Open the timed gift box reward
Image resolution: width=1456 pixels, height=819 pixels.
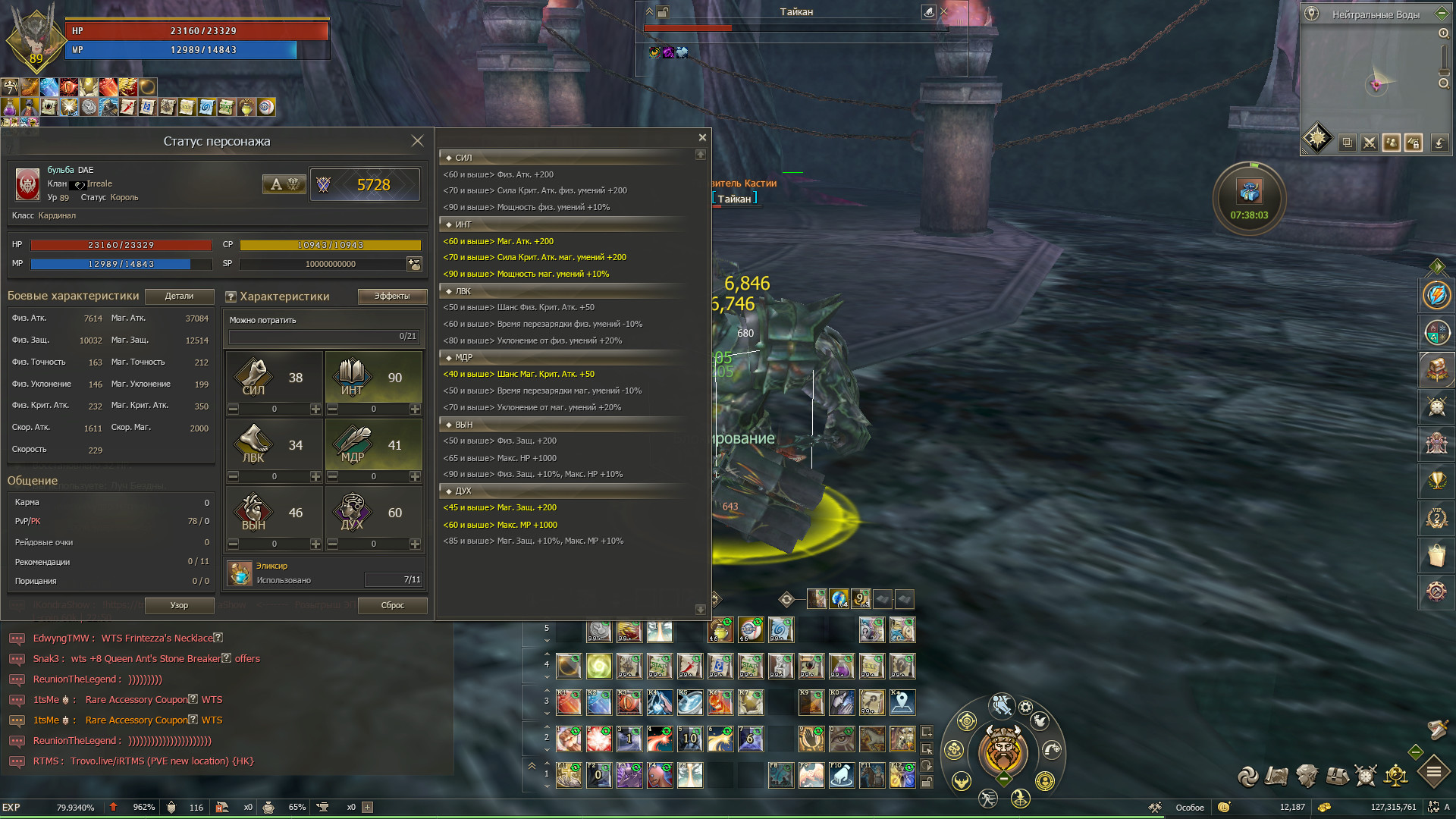coord(1249,192)
